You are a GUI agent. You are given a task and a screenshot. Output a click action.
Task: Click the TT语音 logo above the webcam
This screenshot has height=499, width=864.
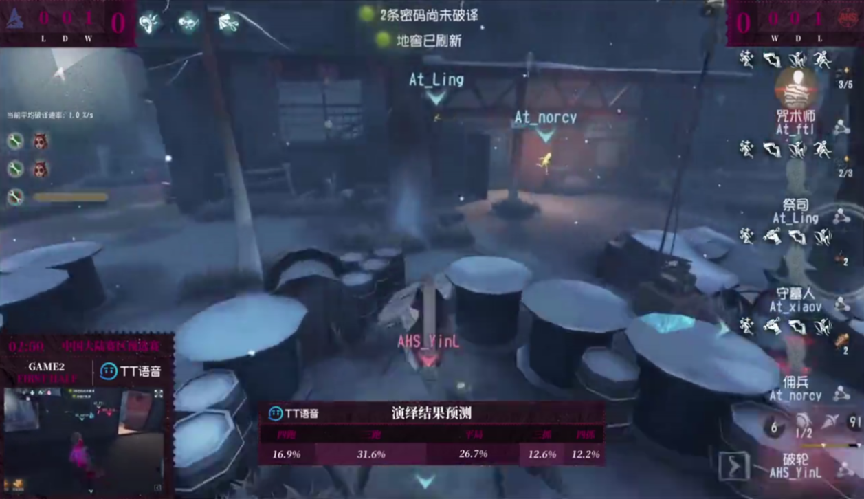pyautogui.click(x=130, y=371)
